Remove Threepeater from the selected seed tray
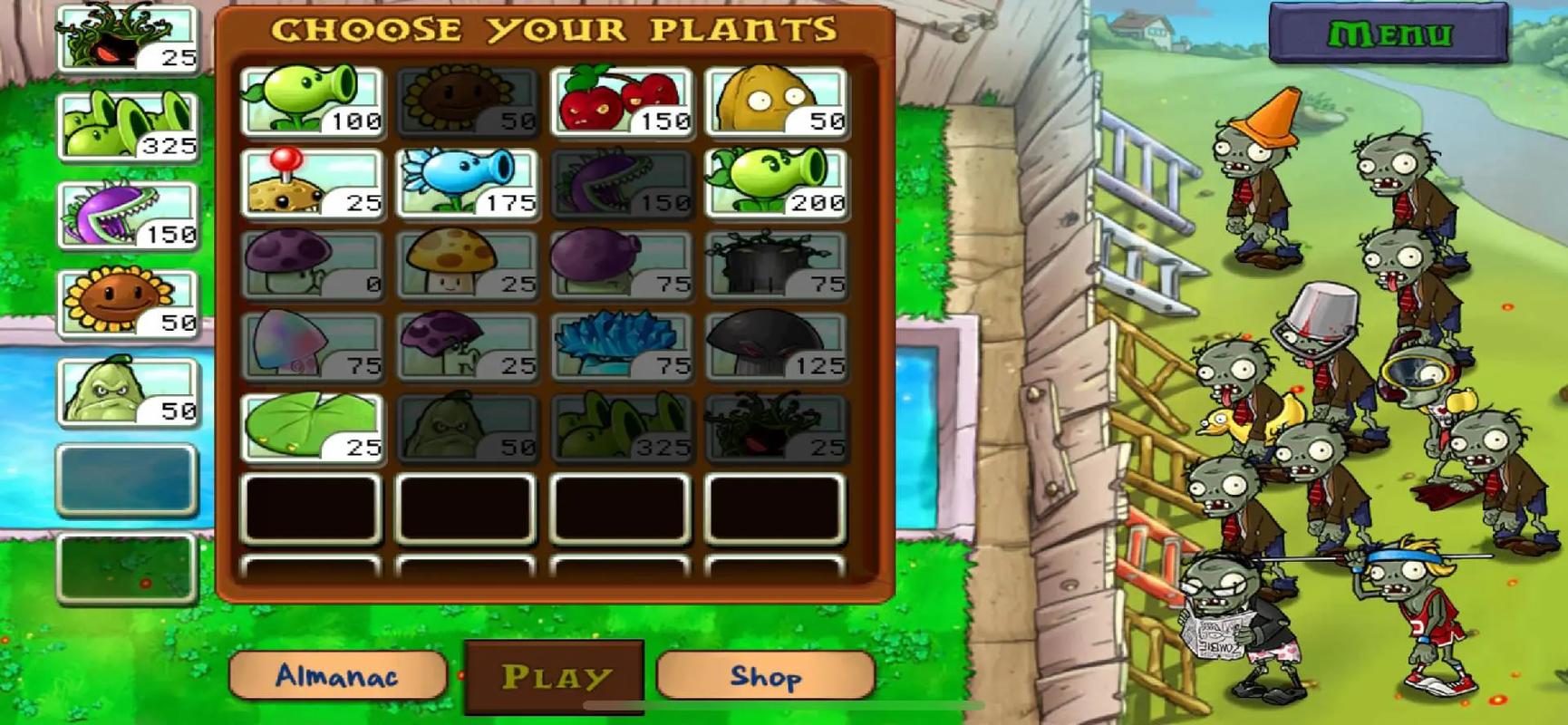The height and width of the screenshot is (725, 1568). point(128,127)
